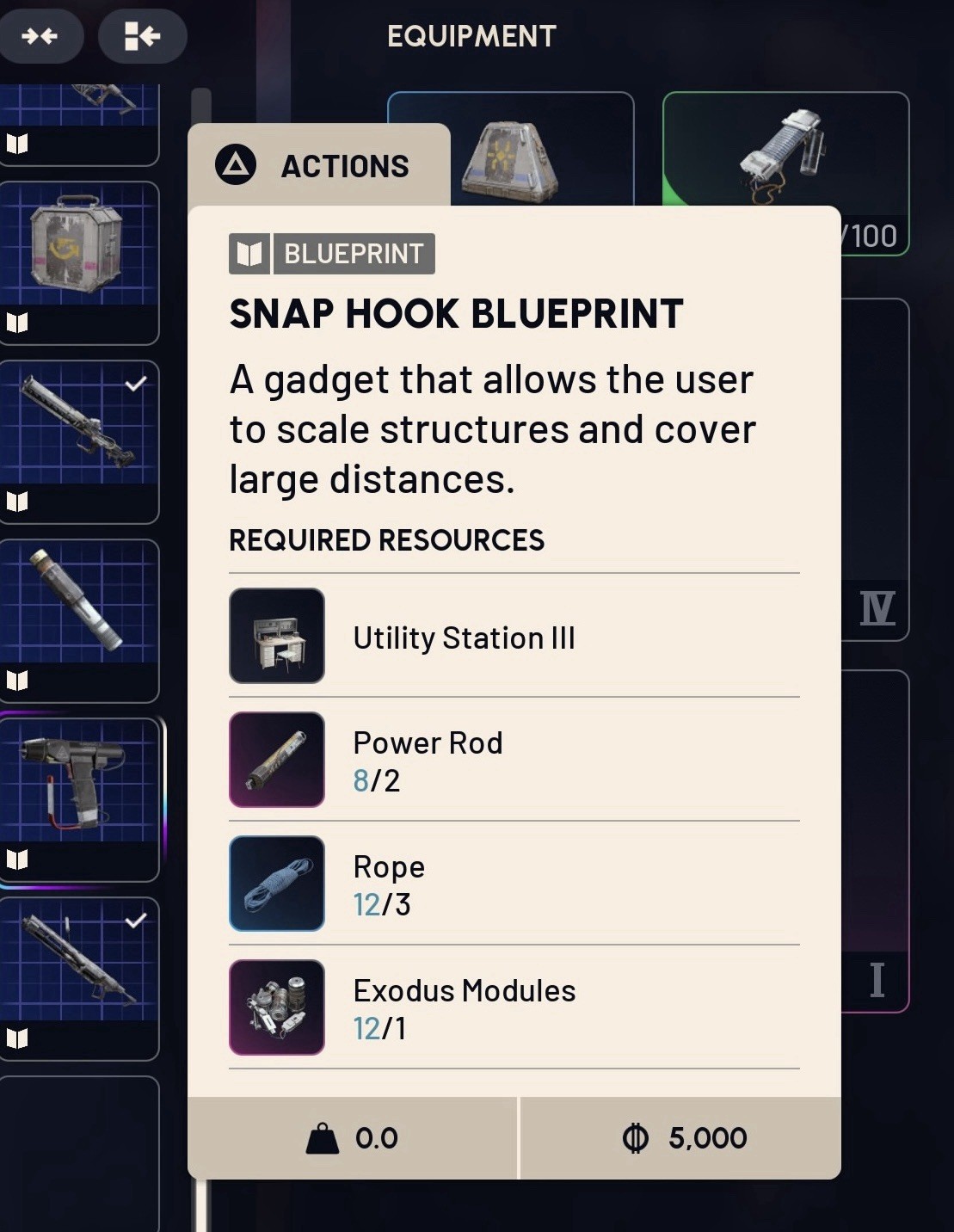
Task: Click the Exodus Modules resource icon
Action: (x=277, y=1007)
